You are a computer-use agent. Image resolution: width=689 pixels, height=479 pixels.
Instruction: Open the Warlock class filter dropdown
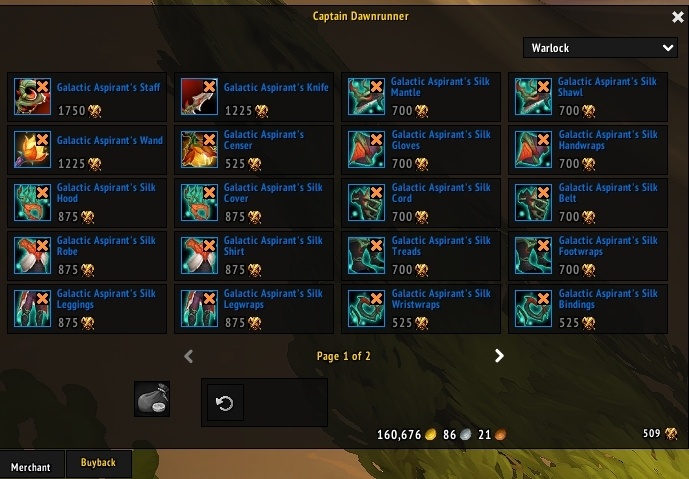click(600, 48)
